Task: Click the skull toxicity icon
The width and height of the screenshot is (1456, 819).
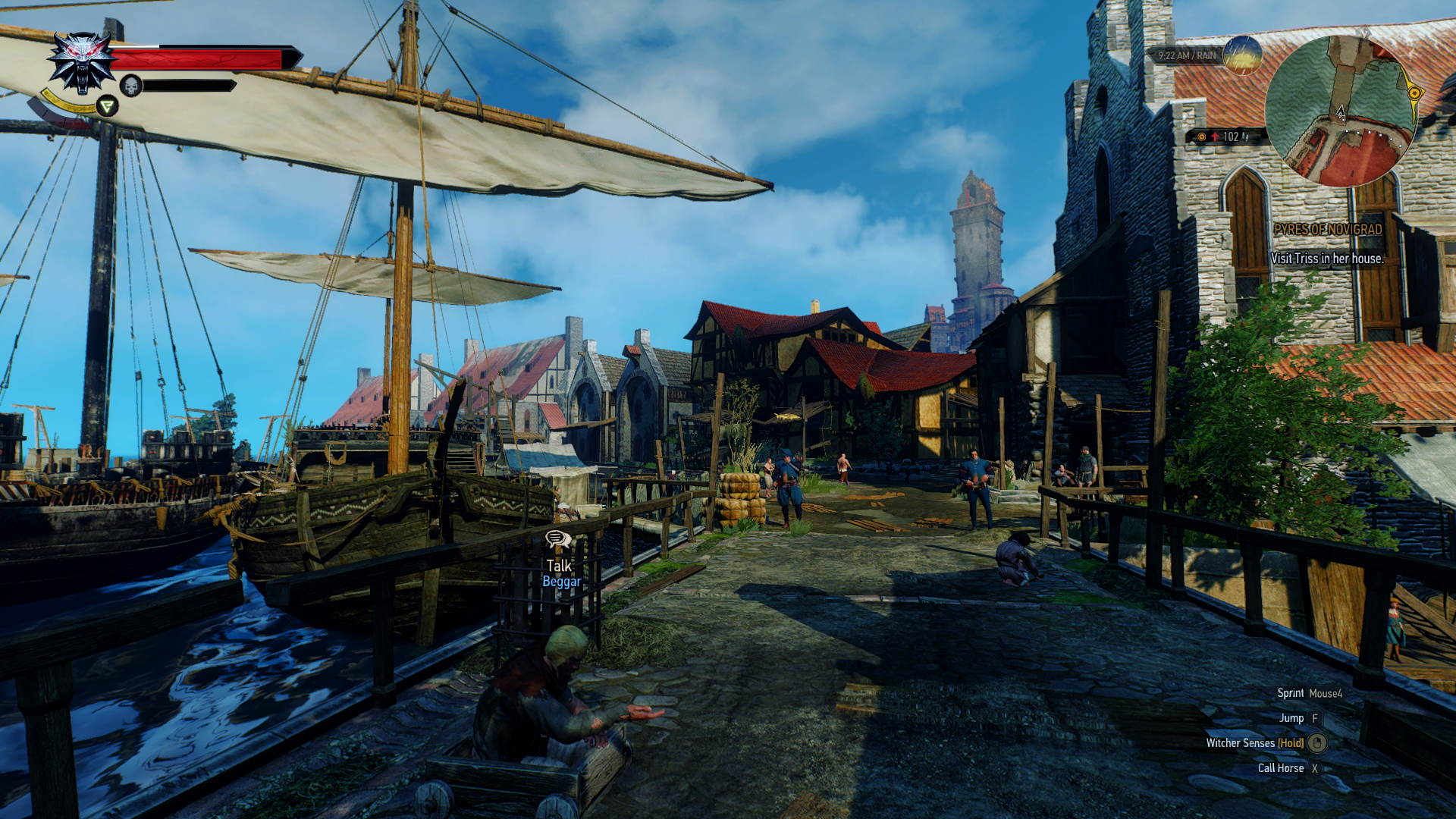Action: pos(131,86)
